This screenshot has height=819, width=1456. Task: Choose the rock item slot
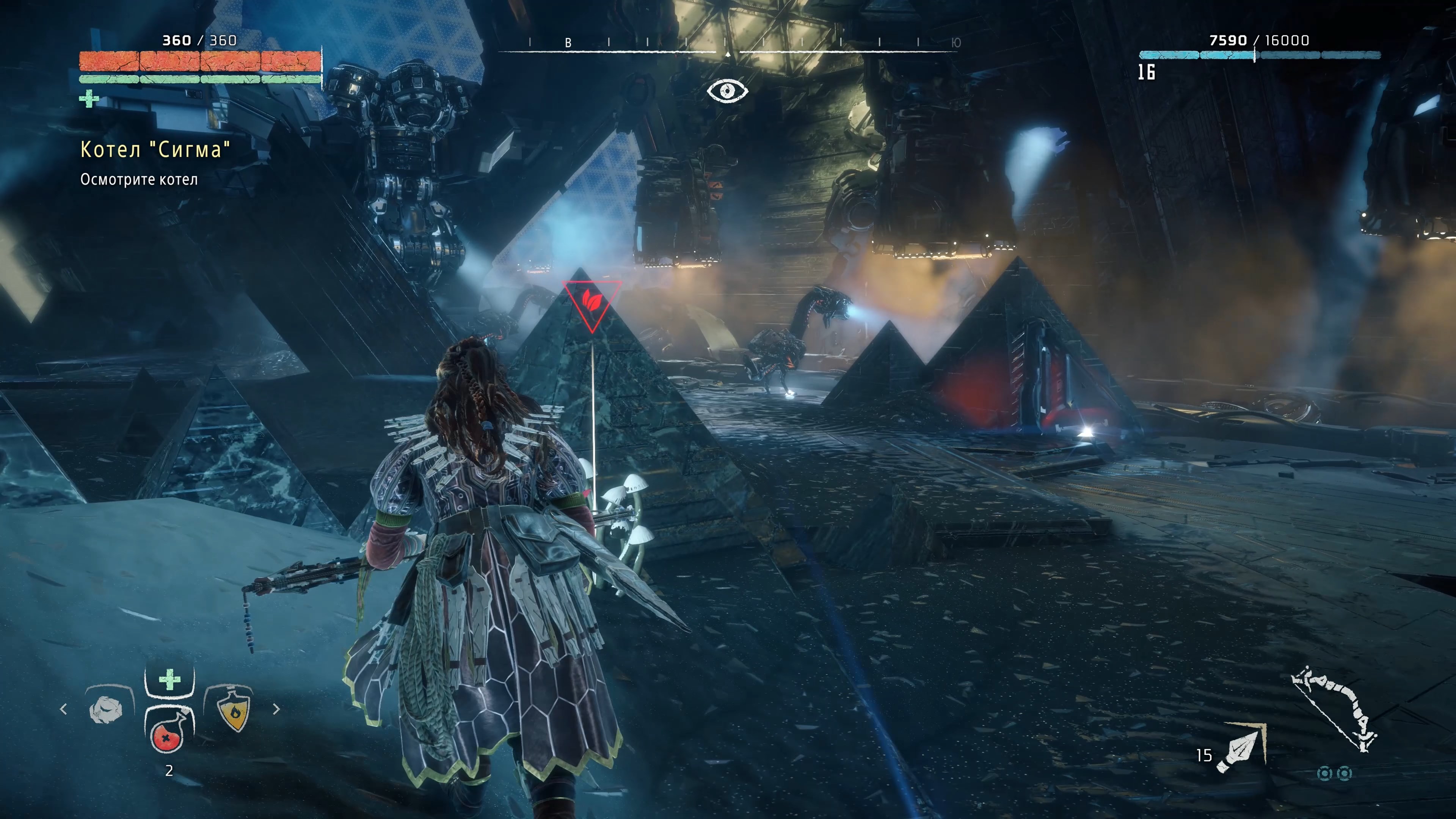pyautogui.click(x=107, y=709)
